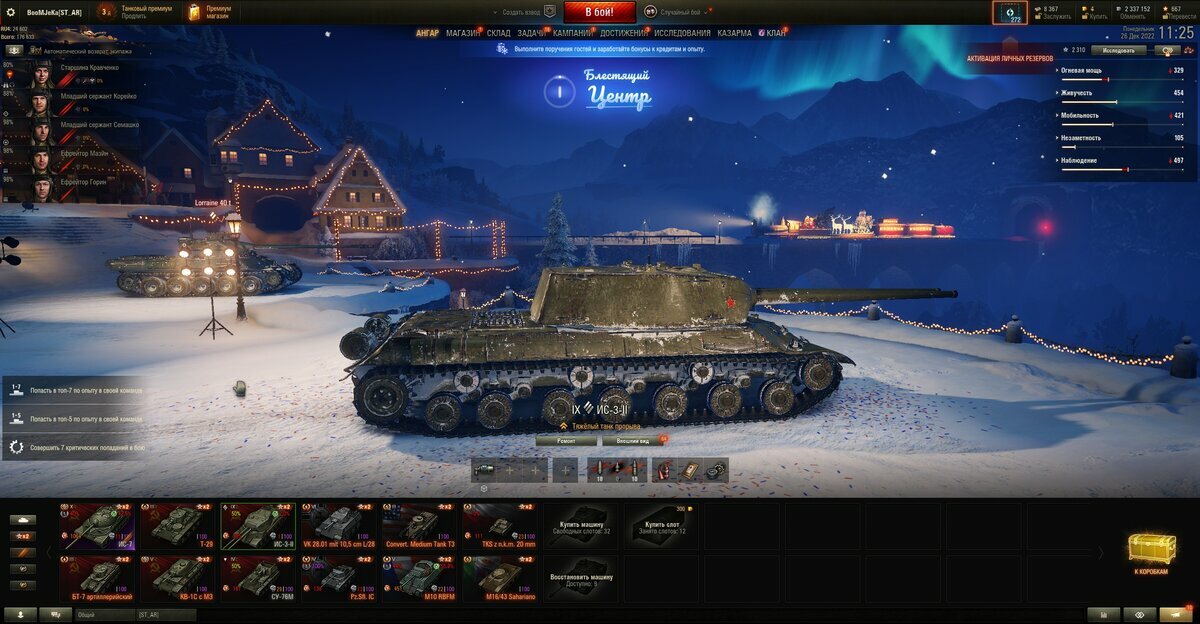Open the КЛАН tab
The image size is (1200, 624).
coord(775,33)
